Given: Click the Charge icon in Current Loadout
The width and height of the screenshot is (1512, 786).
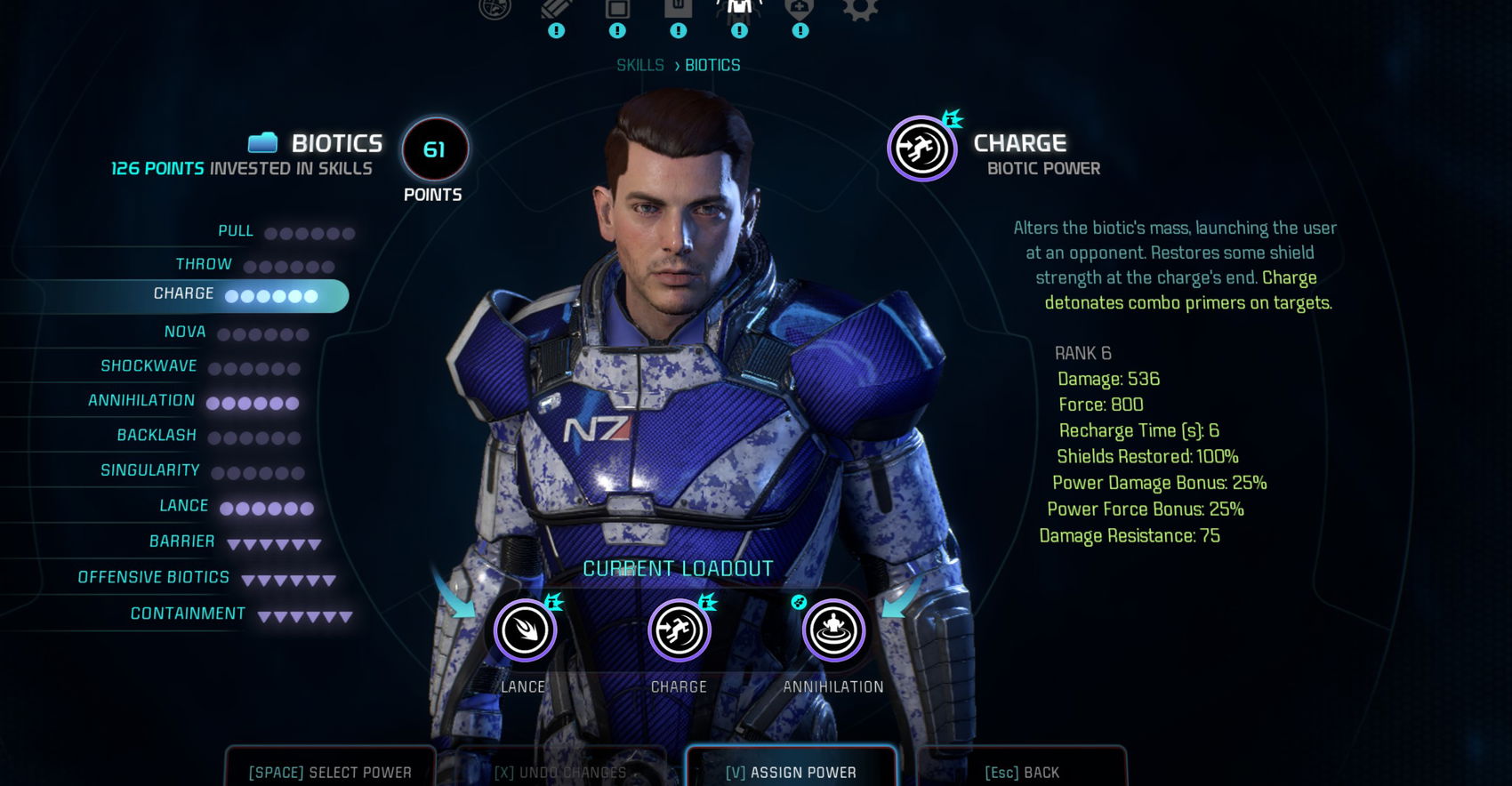Looking at the screenshot, I should pyautogui.click(x=679, y=630).
